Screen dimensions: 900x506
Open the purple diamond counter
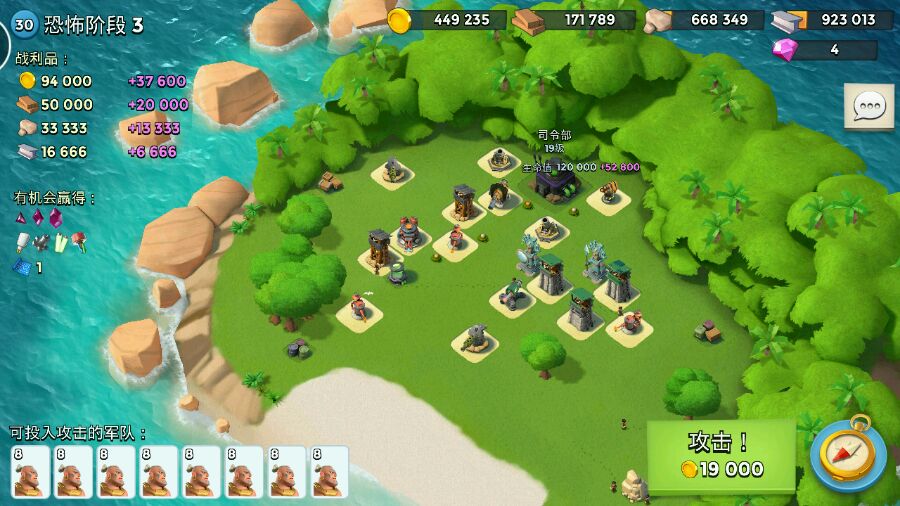824,49
